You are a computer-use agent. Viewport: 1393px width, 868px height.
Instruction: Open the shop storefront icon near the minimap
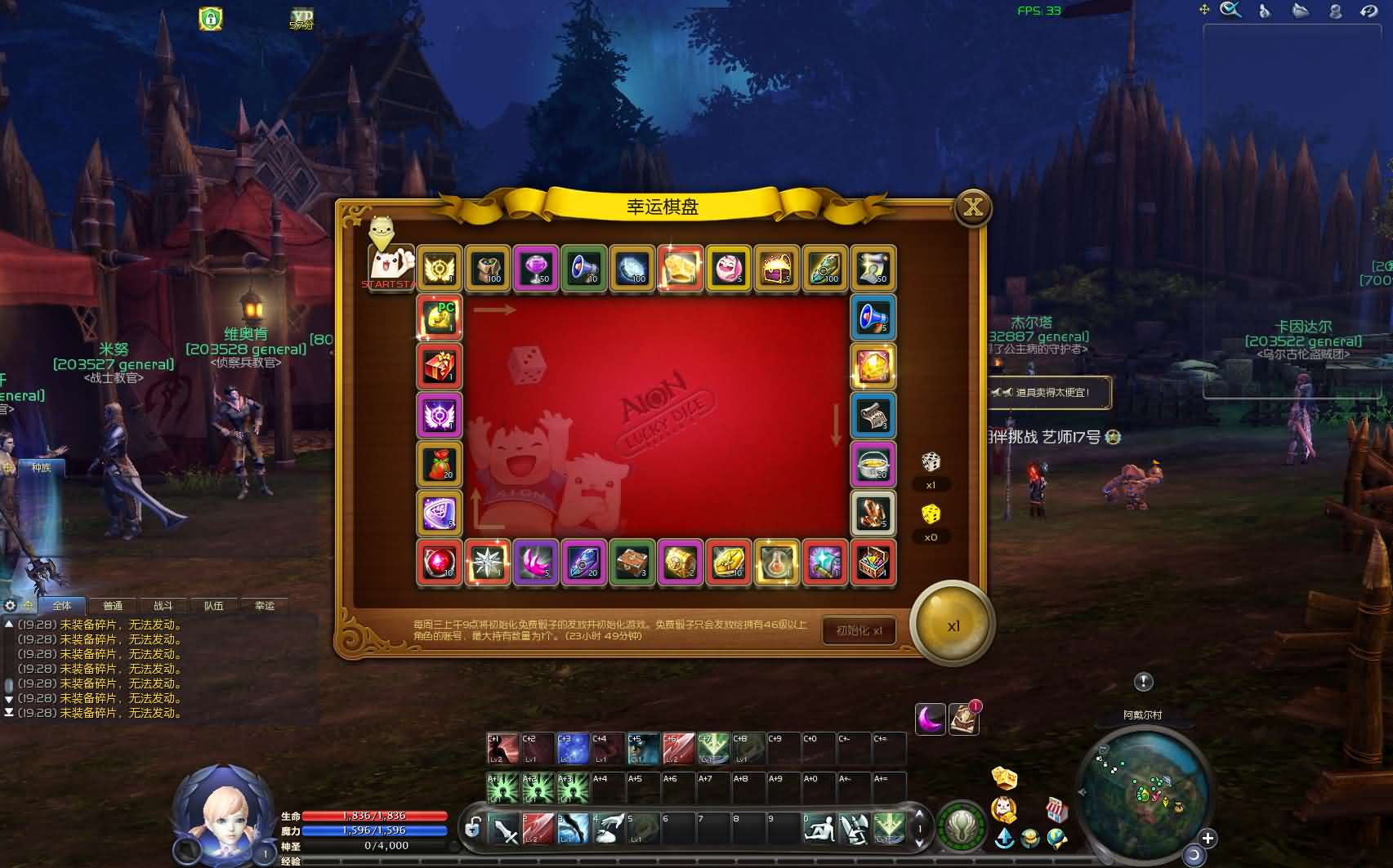pyautogui.click(x=1056, y=808)
